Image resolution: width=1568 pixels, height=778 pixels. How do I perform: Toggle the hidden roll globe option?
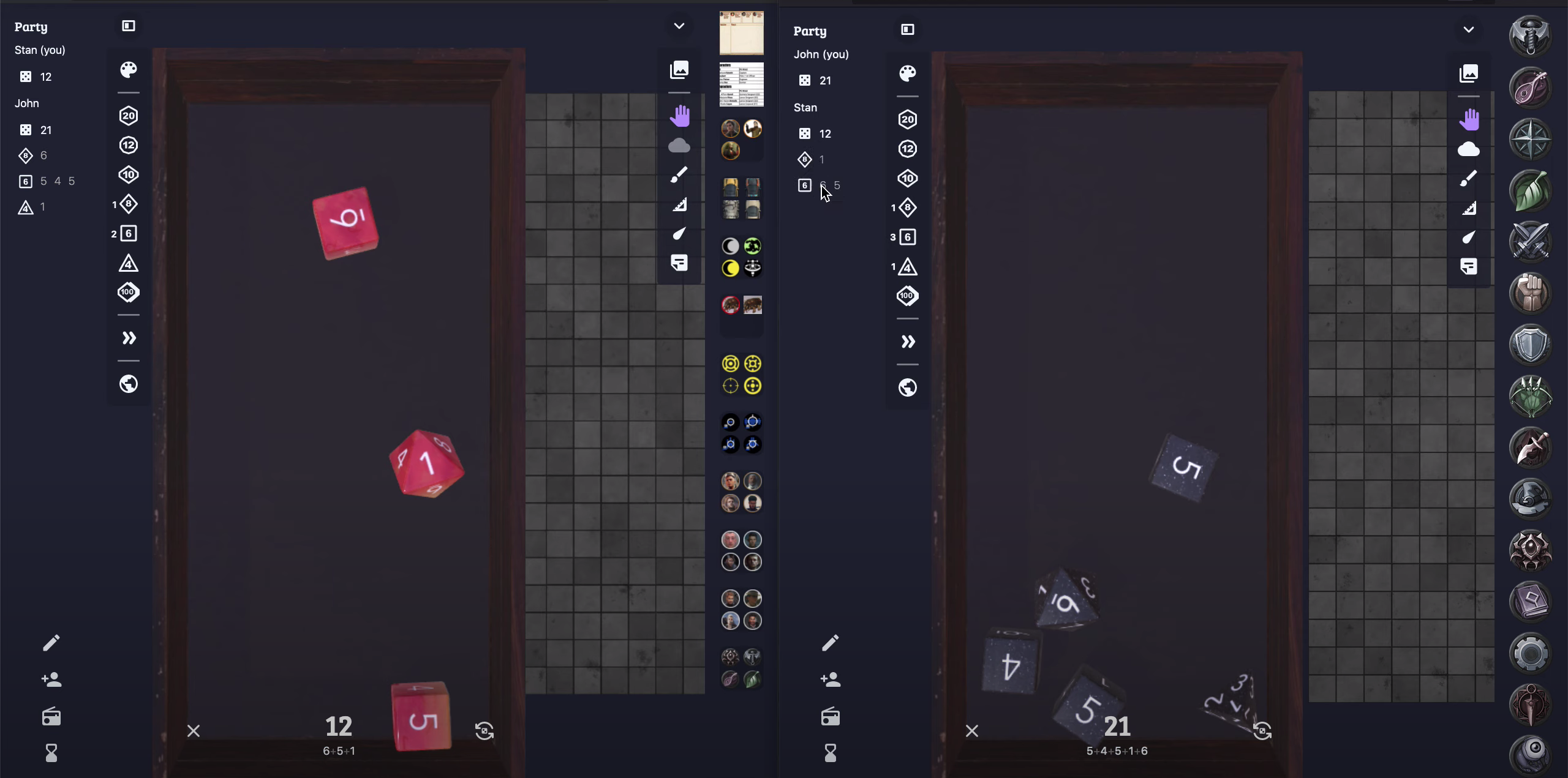click(x=128, y=384)
